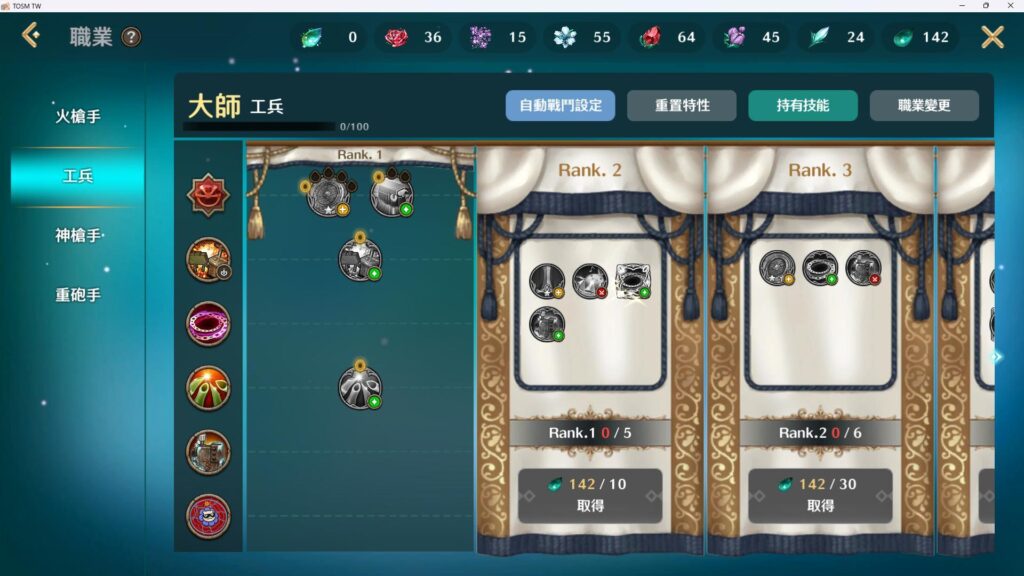Image resolution: width=1024 pixels, height=576 pixels.
Task: Select the red round badge skill icon
Action: coord(208,516)
